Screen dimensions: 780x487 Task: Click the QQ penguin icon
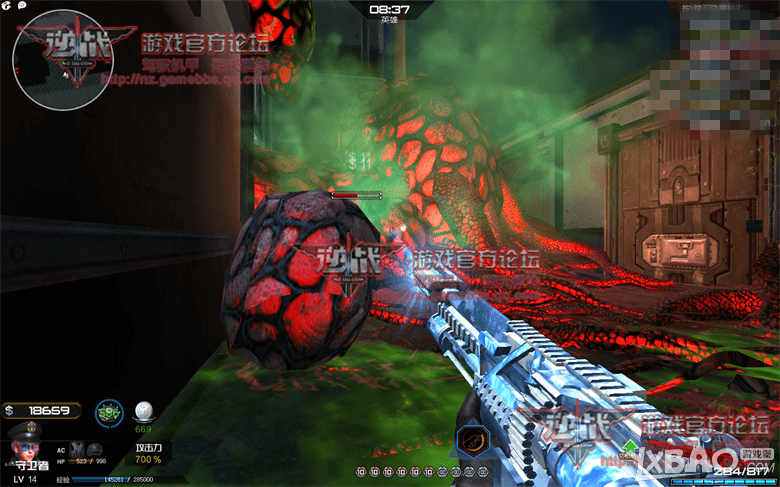tap(7, 6)
